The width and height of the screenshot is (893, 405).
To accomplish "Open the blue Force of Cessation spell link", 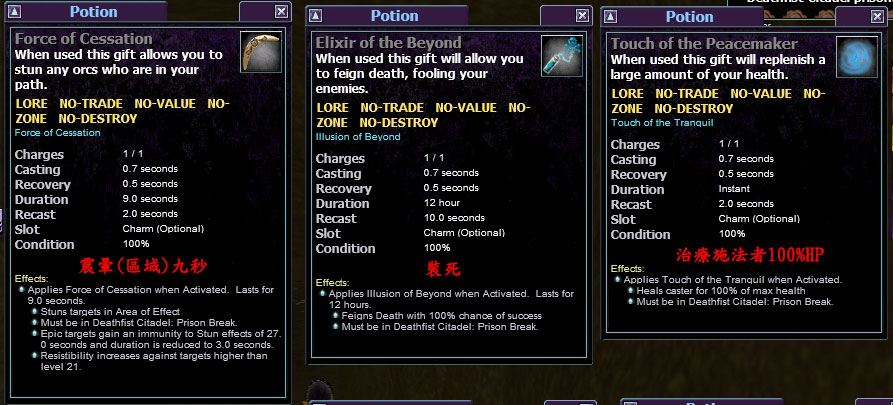I will (57, 133).
